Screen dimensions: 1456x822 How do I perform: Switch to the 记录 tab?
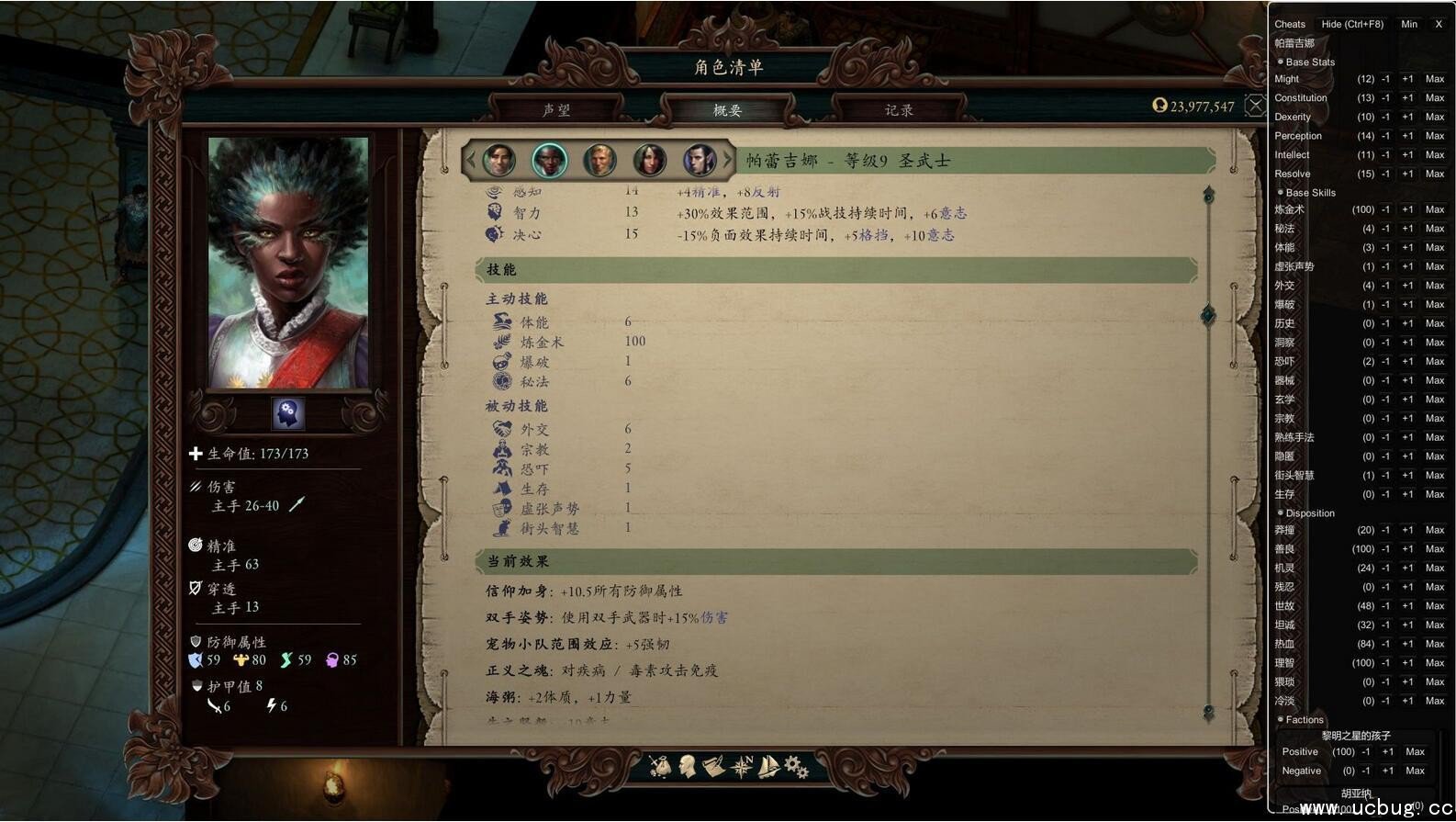pyautogui.click(x=898, y=109)
